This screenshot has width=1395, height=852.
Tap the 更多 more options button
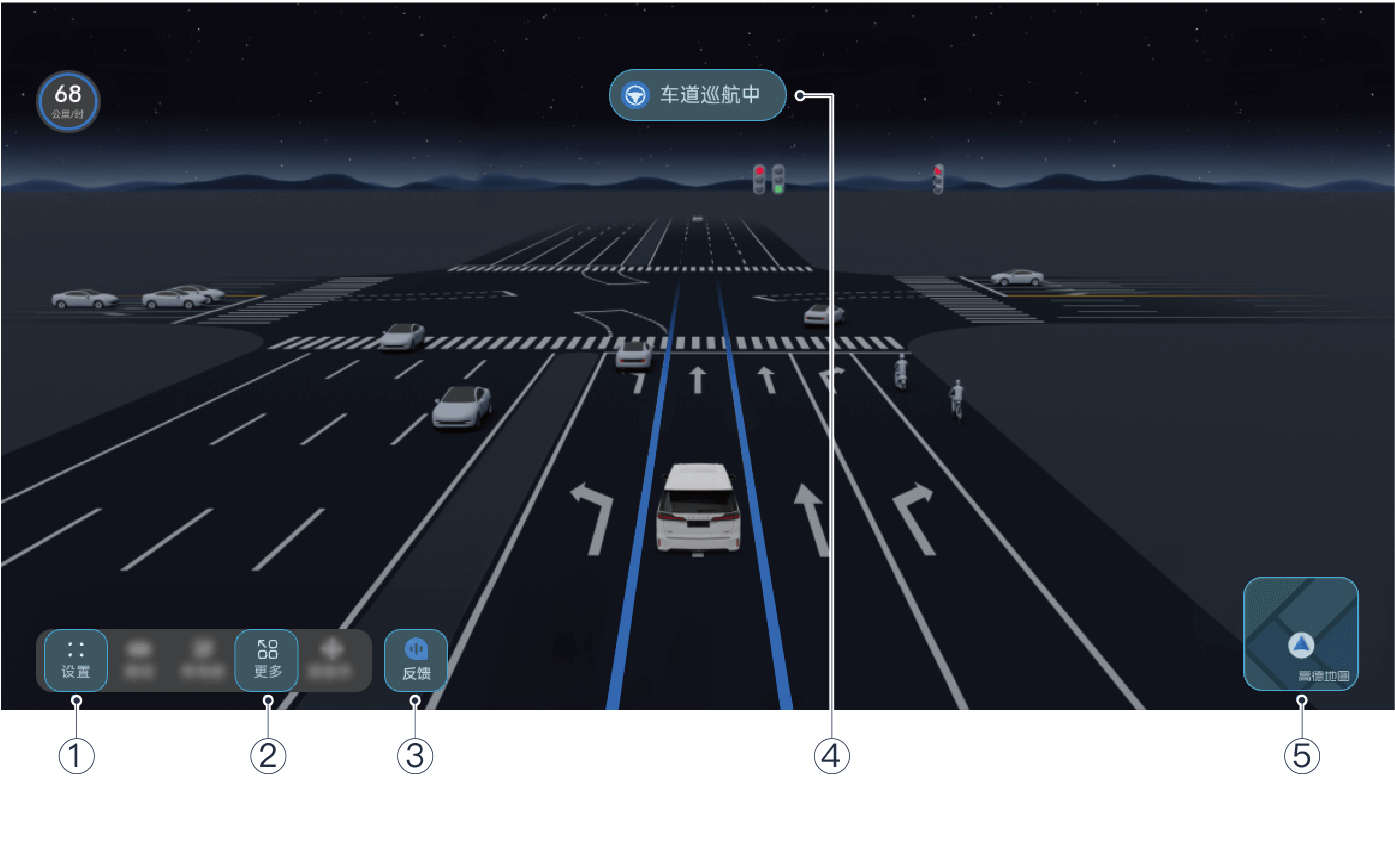click(267, 660)
